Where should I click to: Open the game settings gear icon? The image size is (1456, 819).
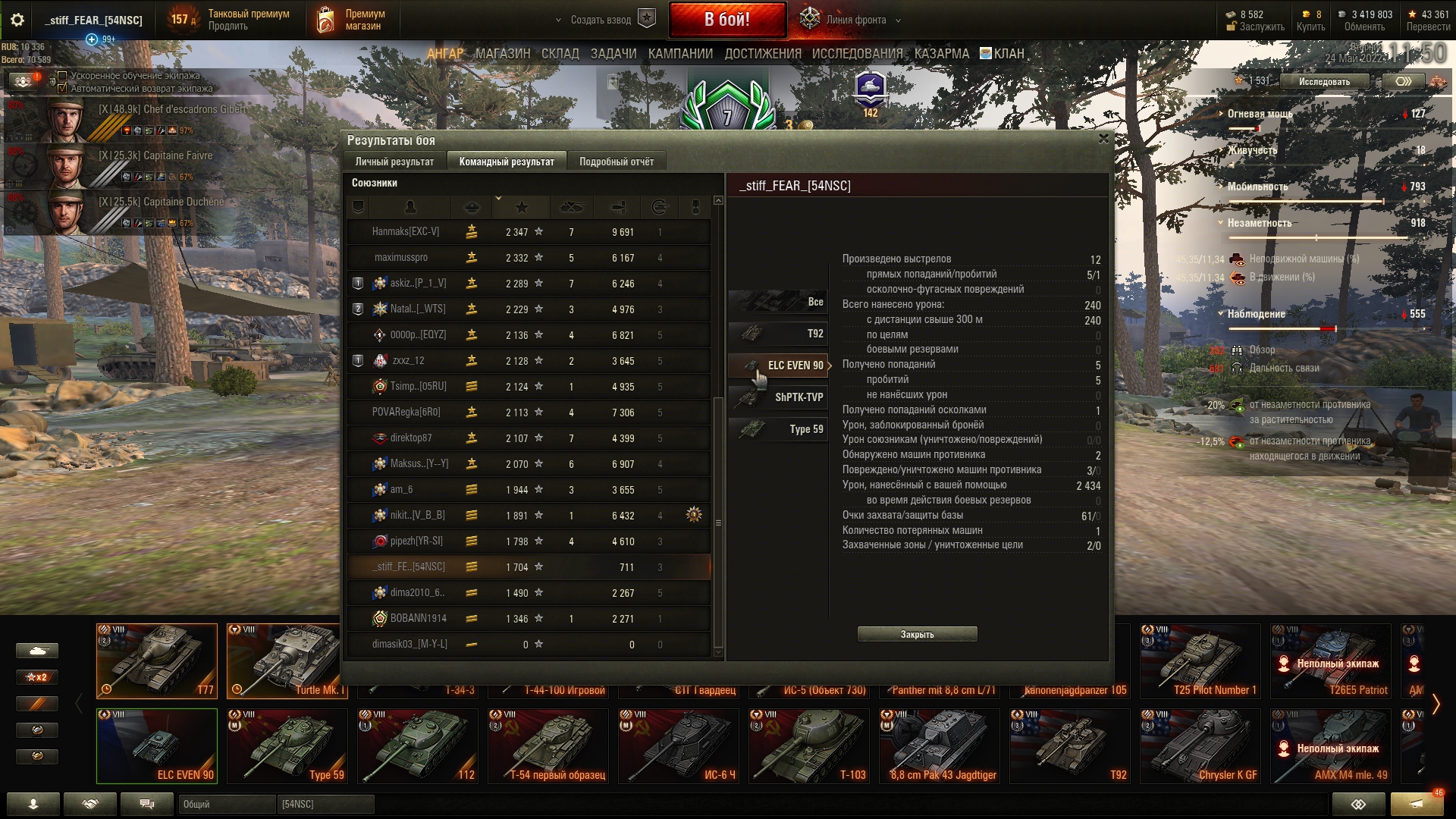click(x=17, y=20)
